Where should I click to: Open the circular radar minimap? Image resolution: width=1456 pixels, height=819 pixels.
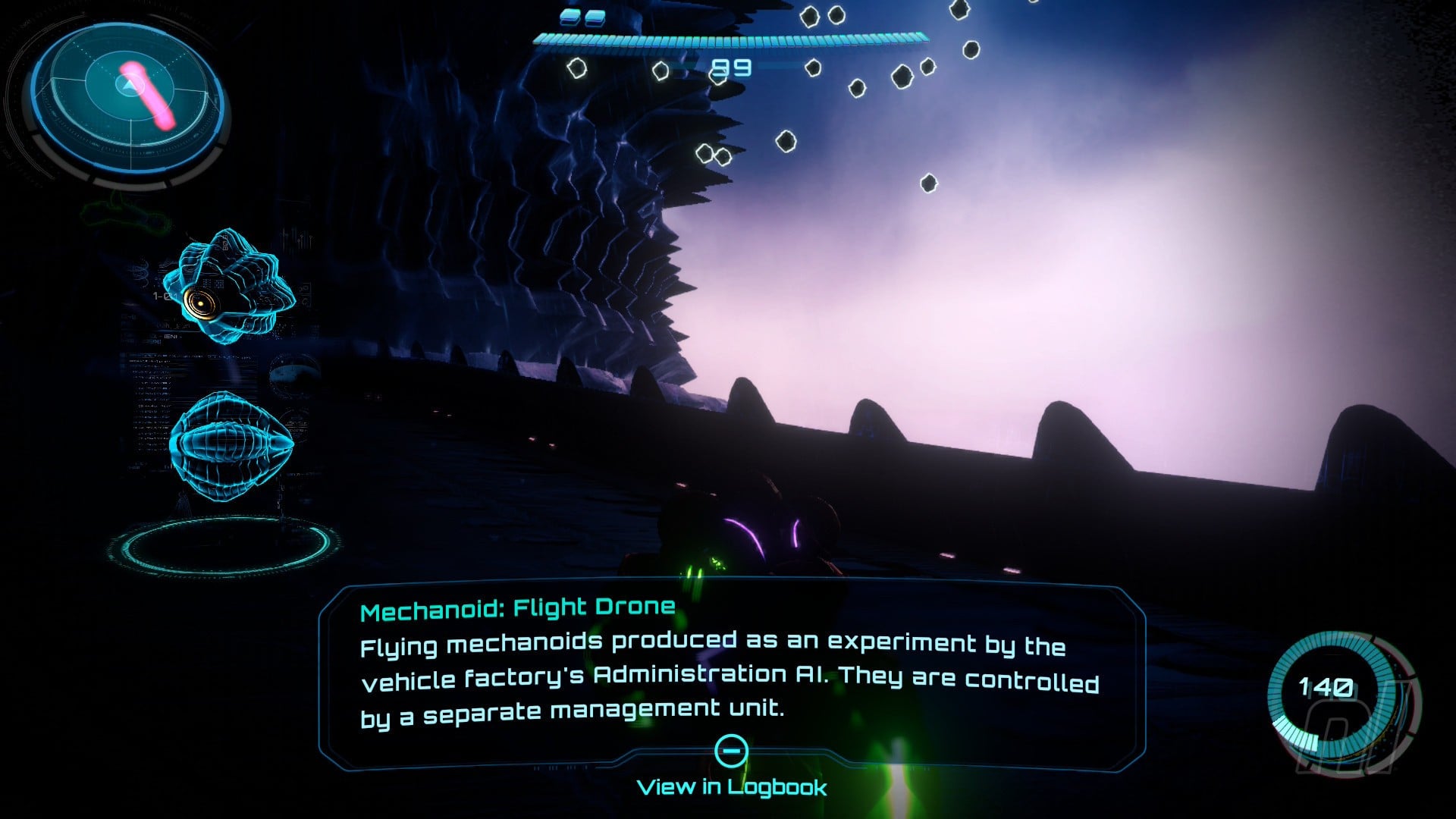tap(129, 99)
